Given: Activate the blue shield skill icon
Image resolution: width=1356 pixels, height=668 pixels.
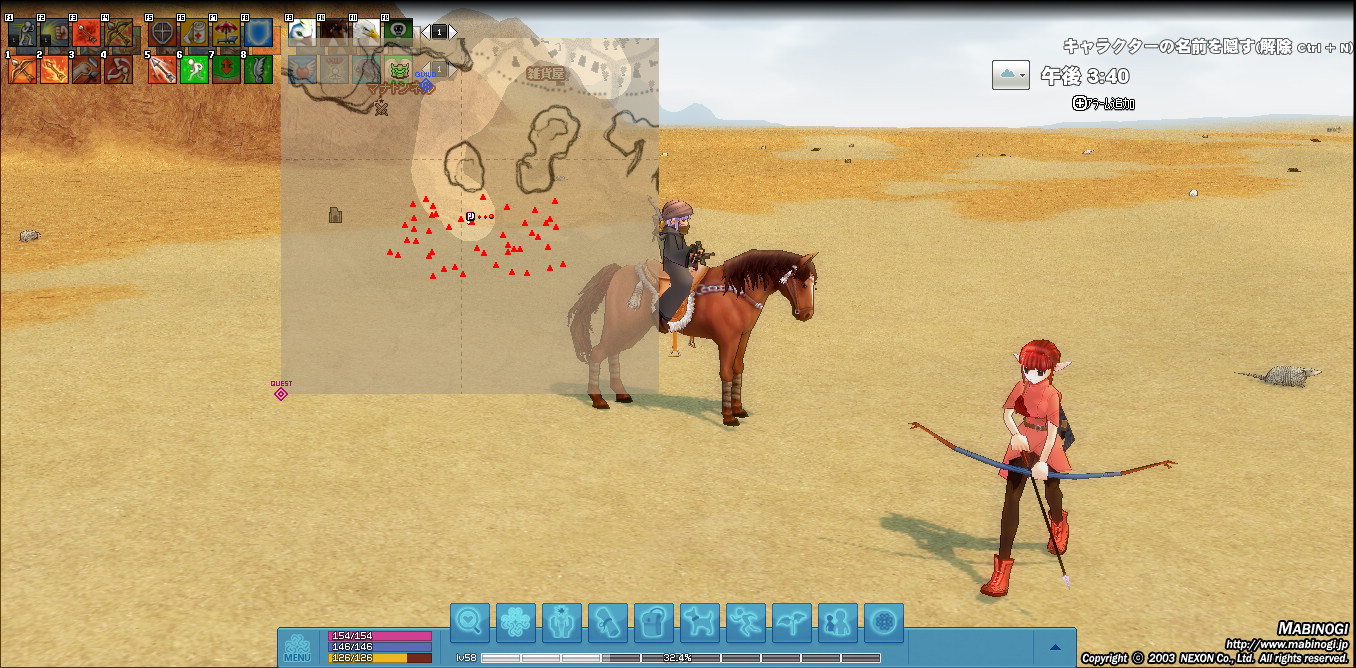Looking at the screenshot, I should click(258, 33).
